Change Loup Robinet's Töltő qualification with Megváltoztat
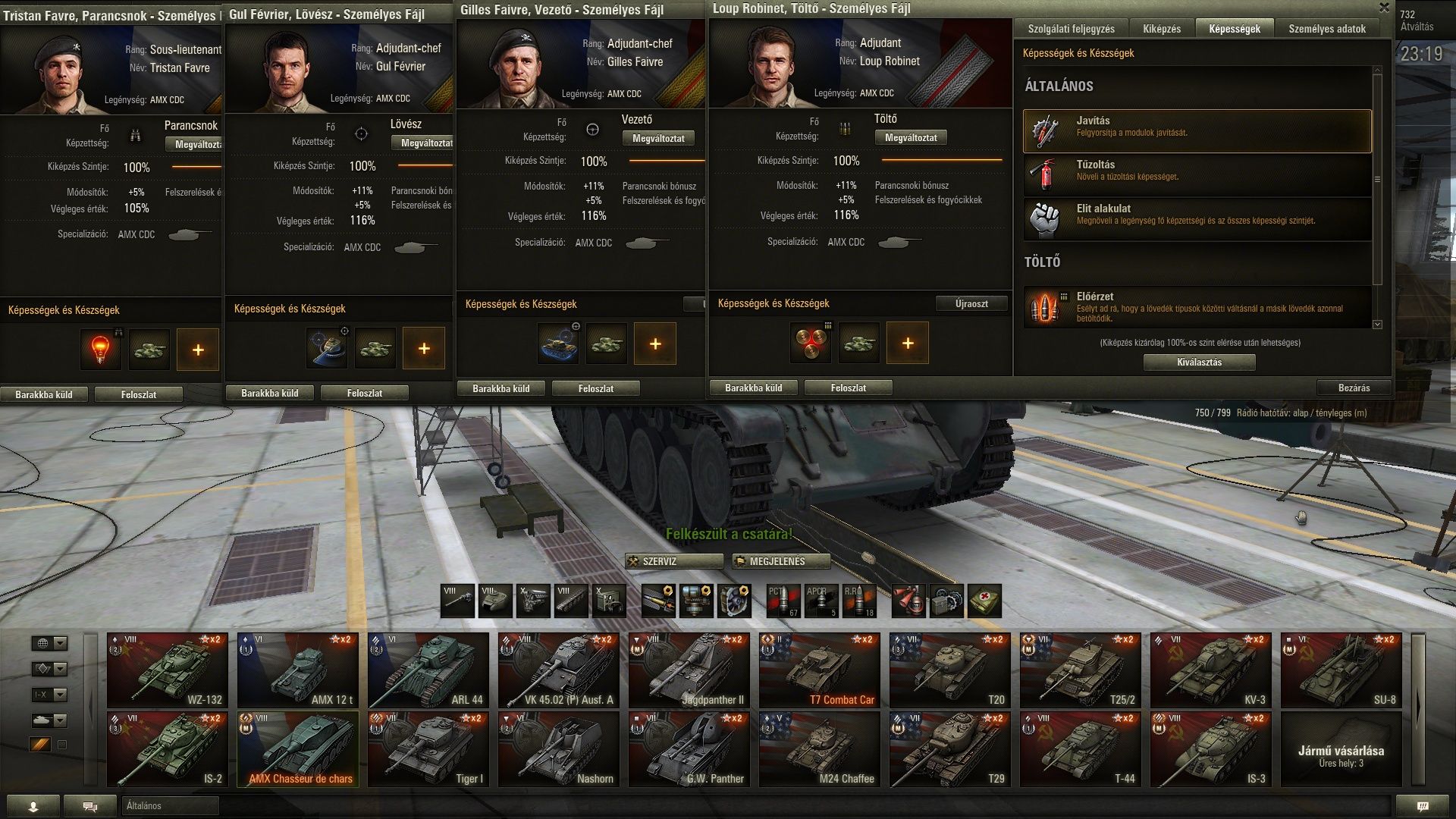This screenshot has width=1456, height=819. tap(911, 138)
